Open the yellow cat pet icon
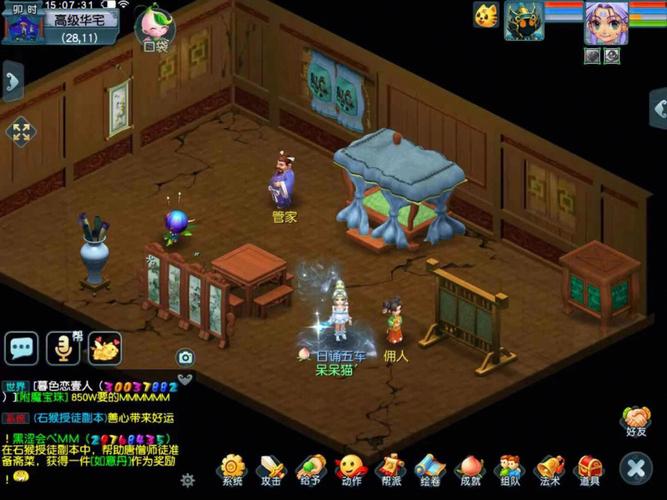This screenshot has width=667, height=500. [486, 16]
